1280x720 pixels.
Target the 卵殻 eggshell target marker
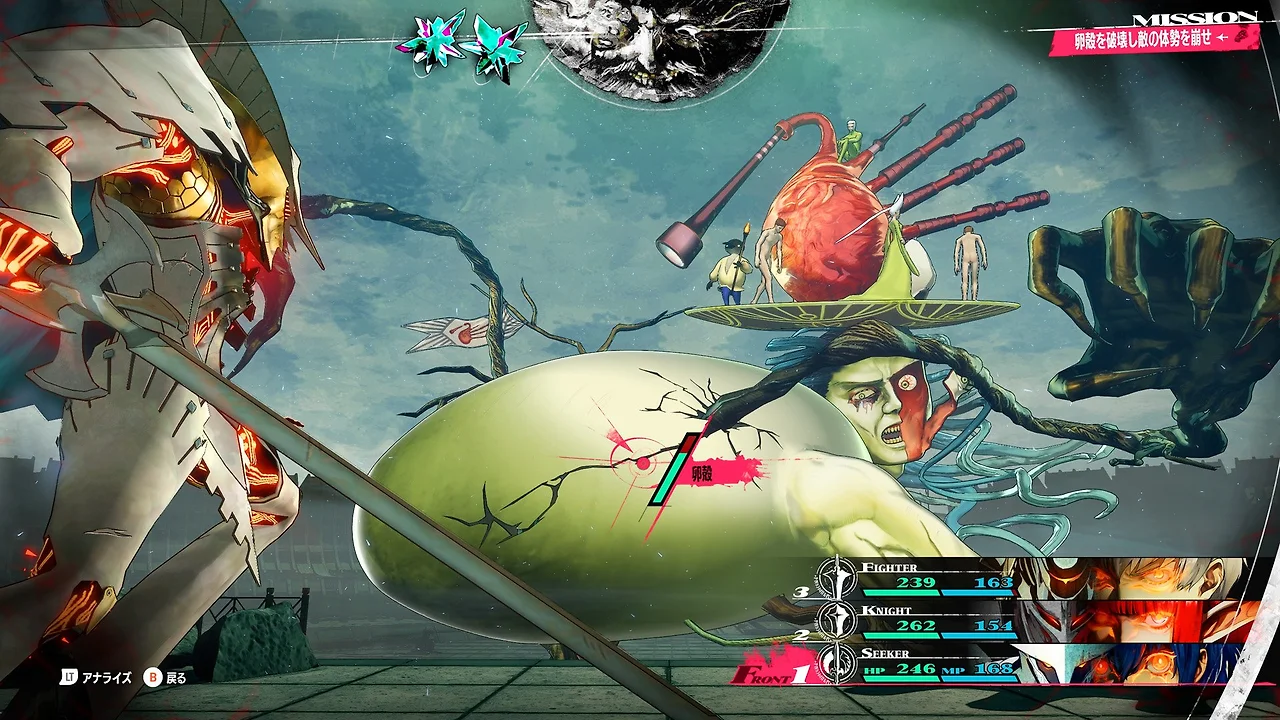coord(644,463)
